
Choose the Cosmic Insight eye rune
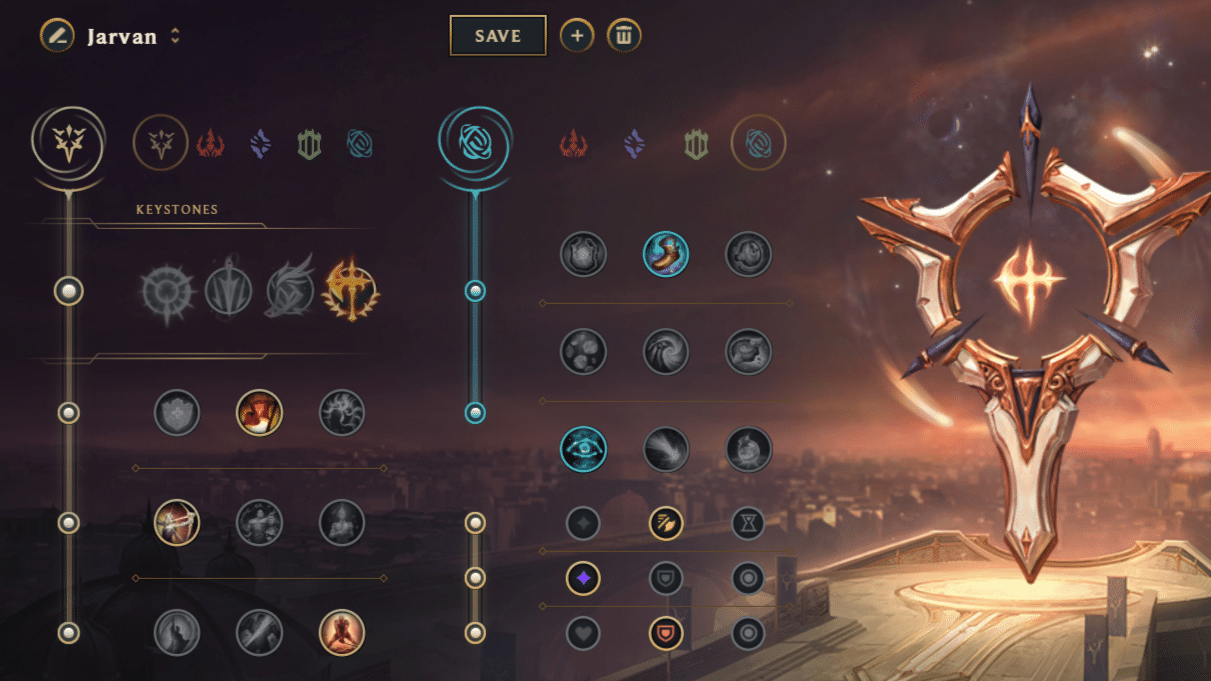tap(583, 448)
